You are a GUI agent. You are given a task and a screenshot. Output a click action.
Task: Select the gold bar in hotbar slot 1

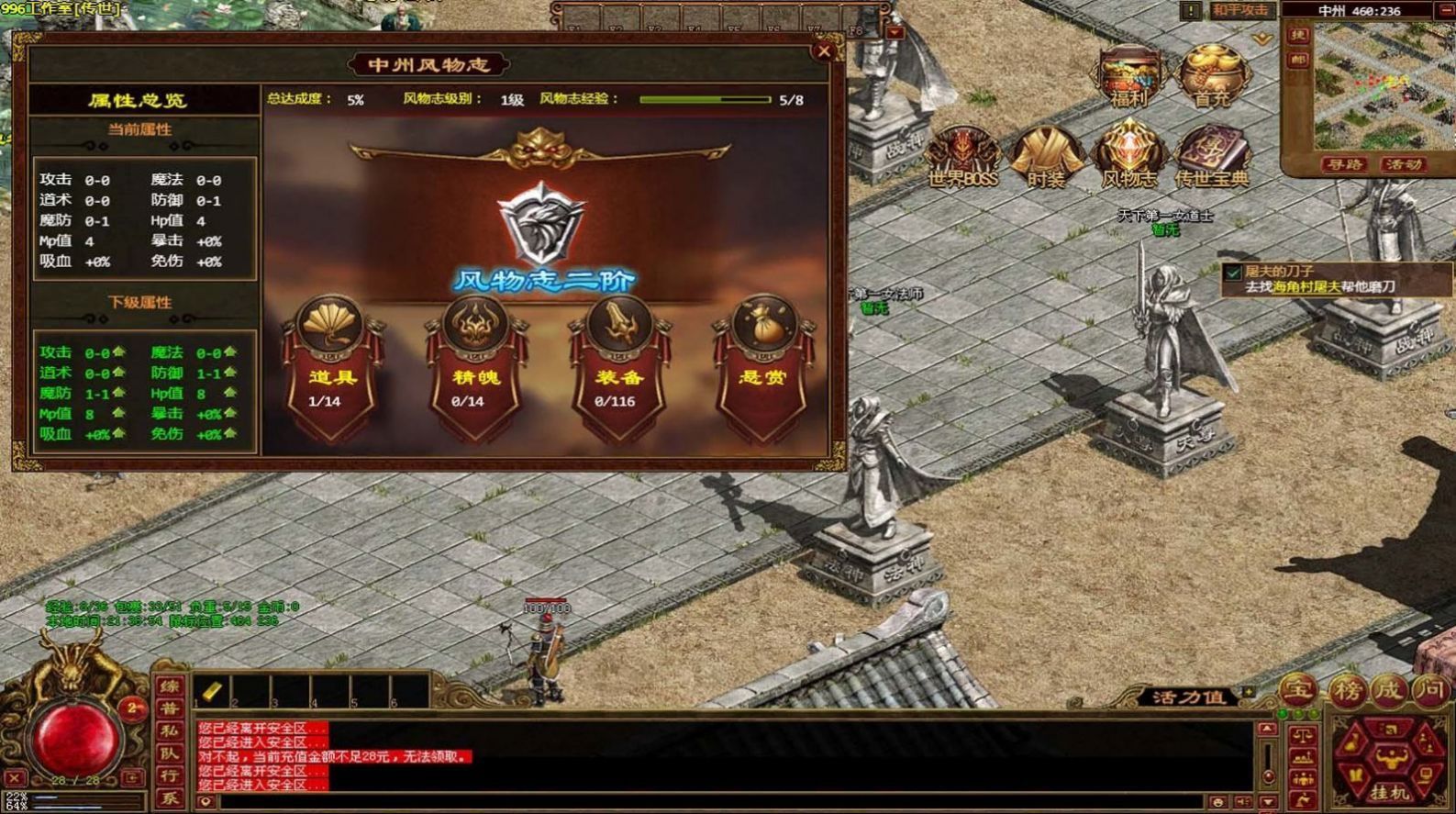click(212, 691)
